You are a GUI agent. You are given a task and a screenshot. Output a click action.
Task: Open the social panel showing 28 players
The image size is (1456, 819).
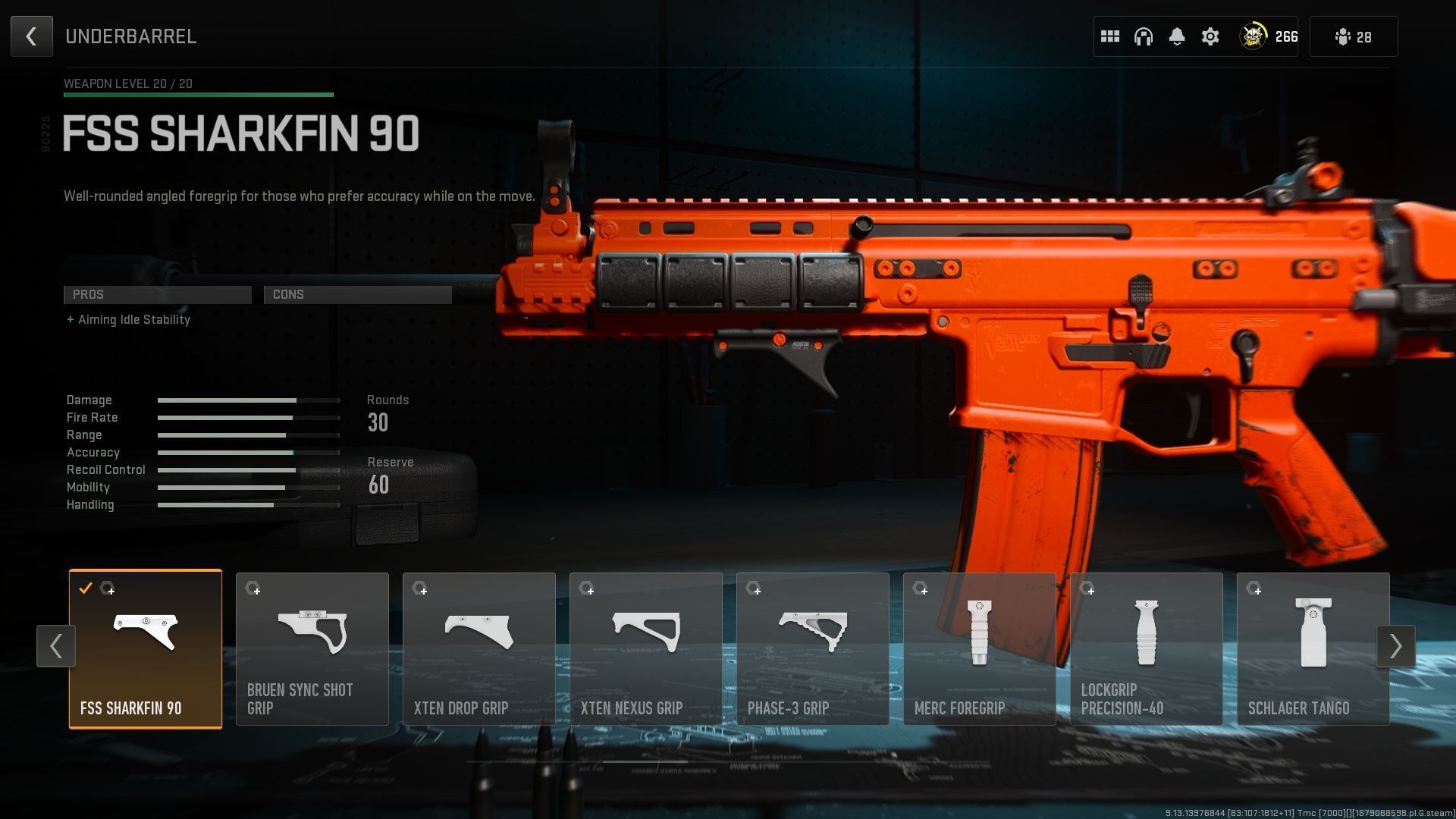click(1354, 36)
